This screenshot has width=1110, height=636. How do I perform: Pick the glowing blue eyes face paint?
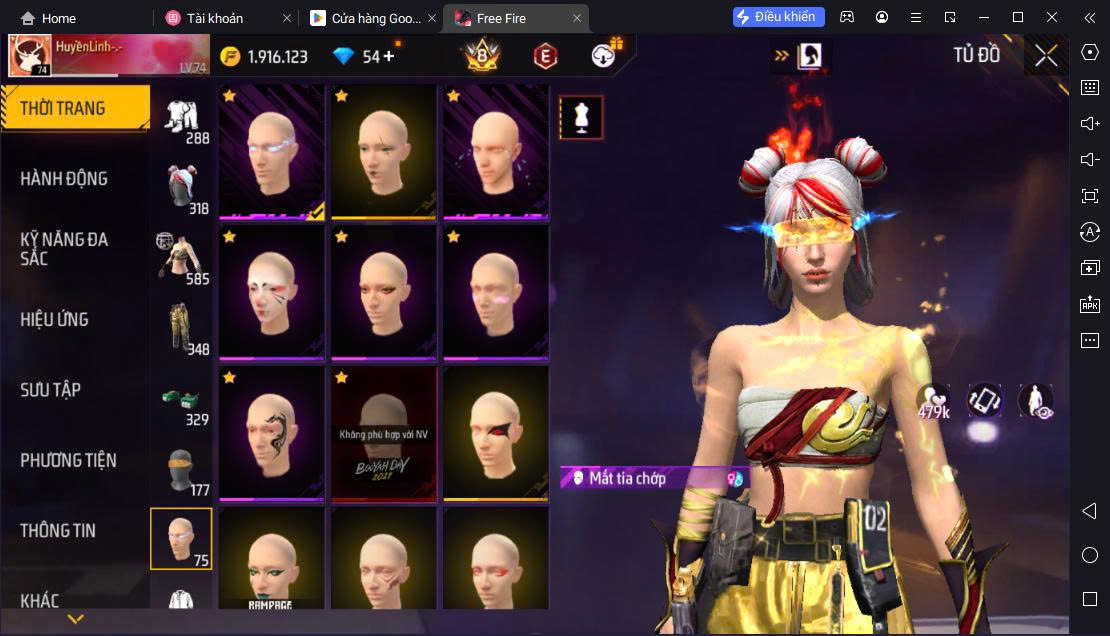tap(272, 150)
